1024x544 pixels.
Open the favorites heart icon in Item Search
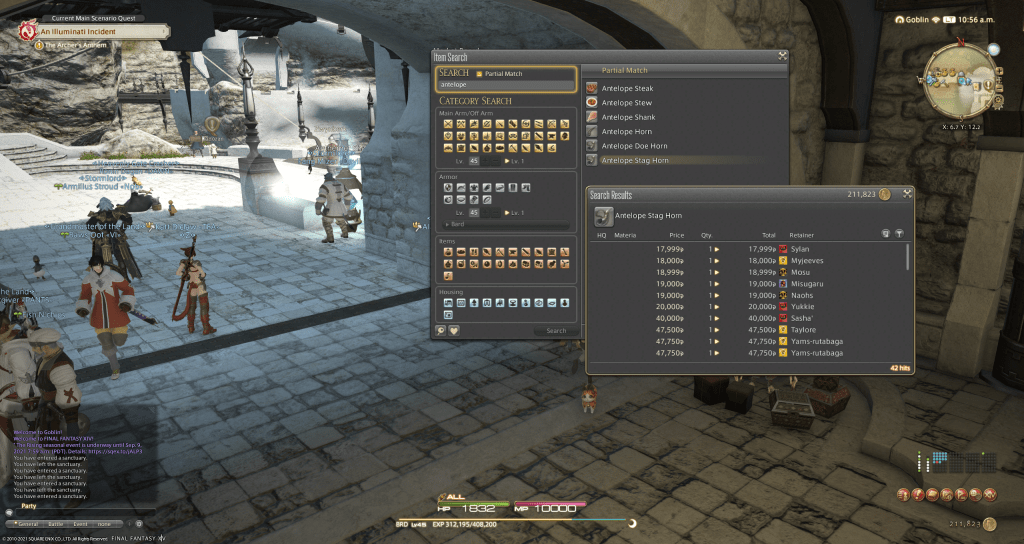453,331
